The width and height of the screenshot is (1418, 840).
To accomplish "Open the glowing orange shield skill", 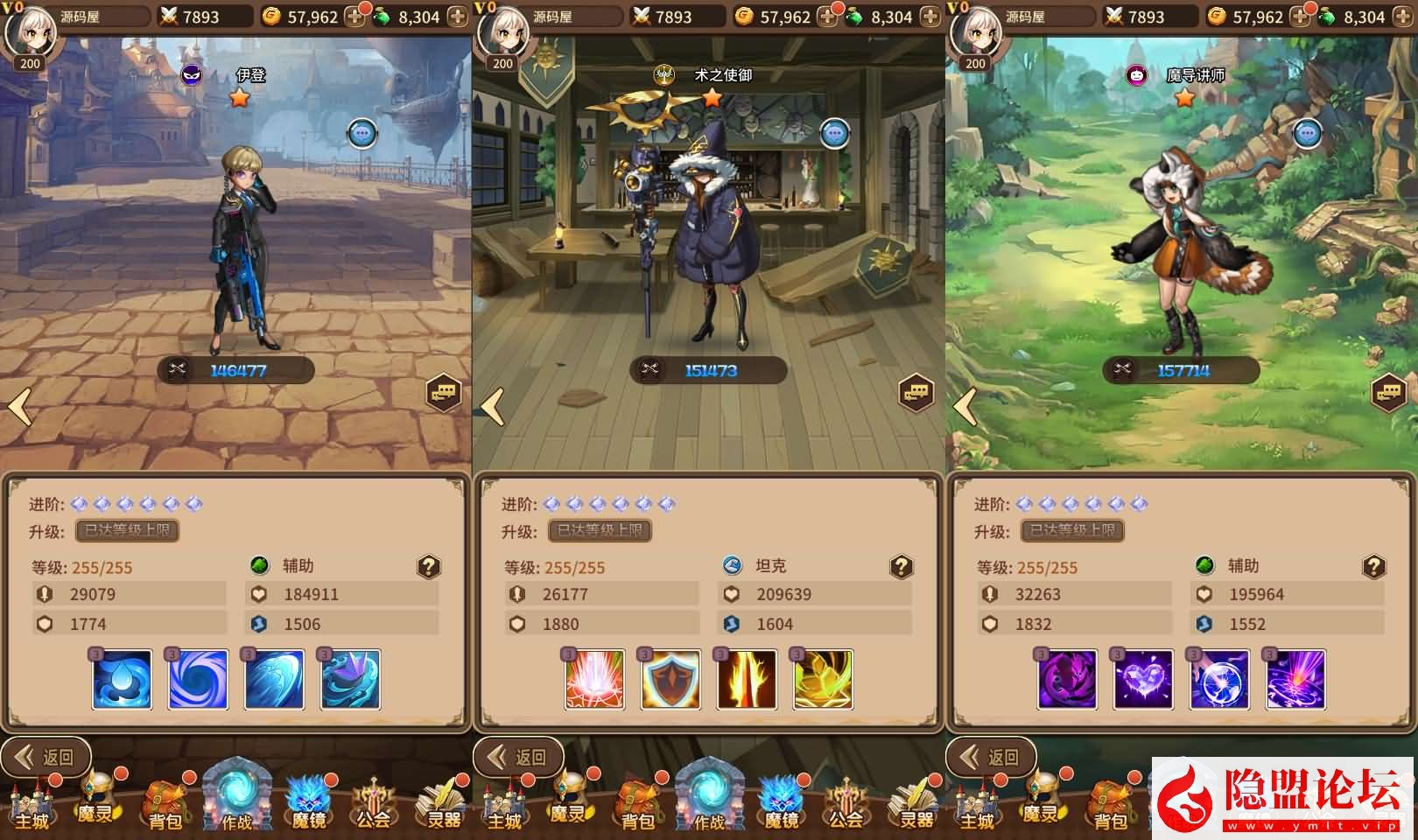I will pos(671,679).
